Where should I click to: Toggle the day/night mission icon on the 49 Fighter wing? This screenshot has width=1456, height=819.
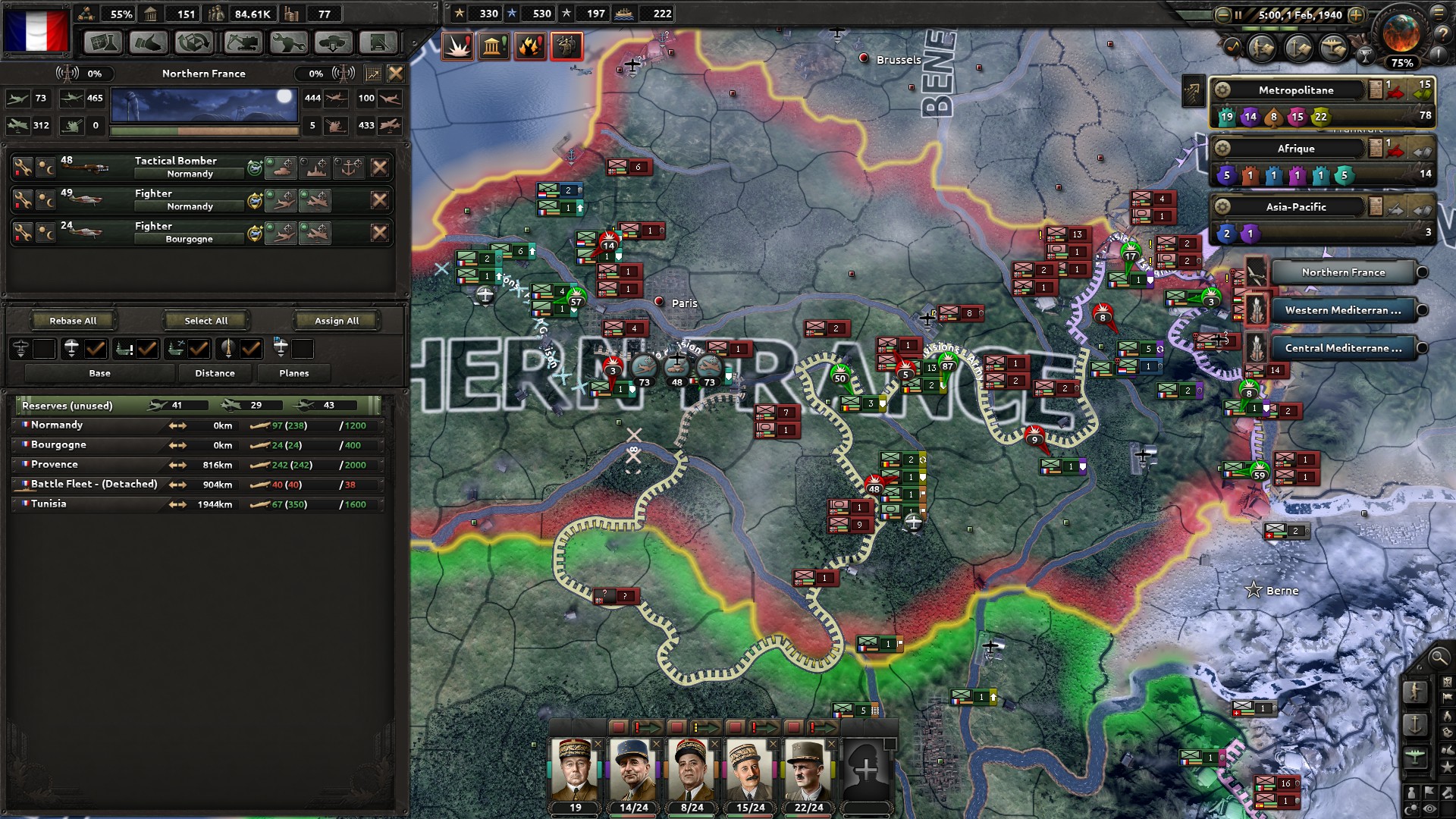tap(47, 200)
